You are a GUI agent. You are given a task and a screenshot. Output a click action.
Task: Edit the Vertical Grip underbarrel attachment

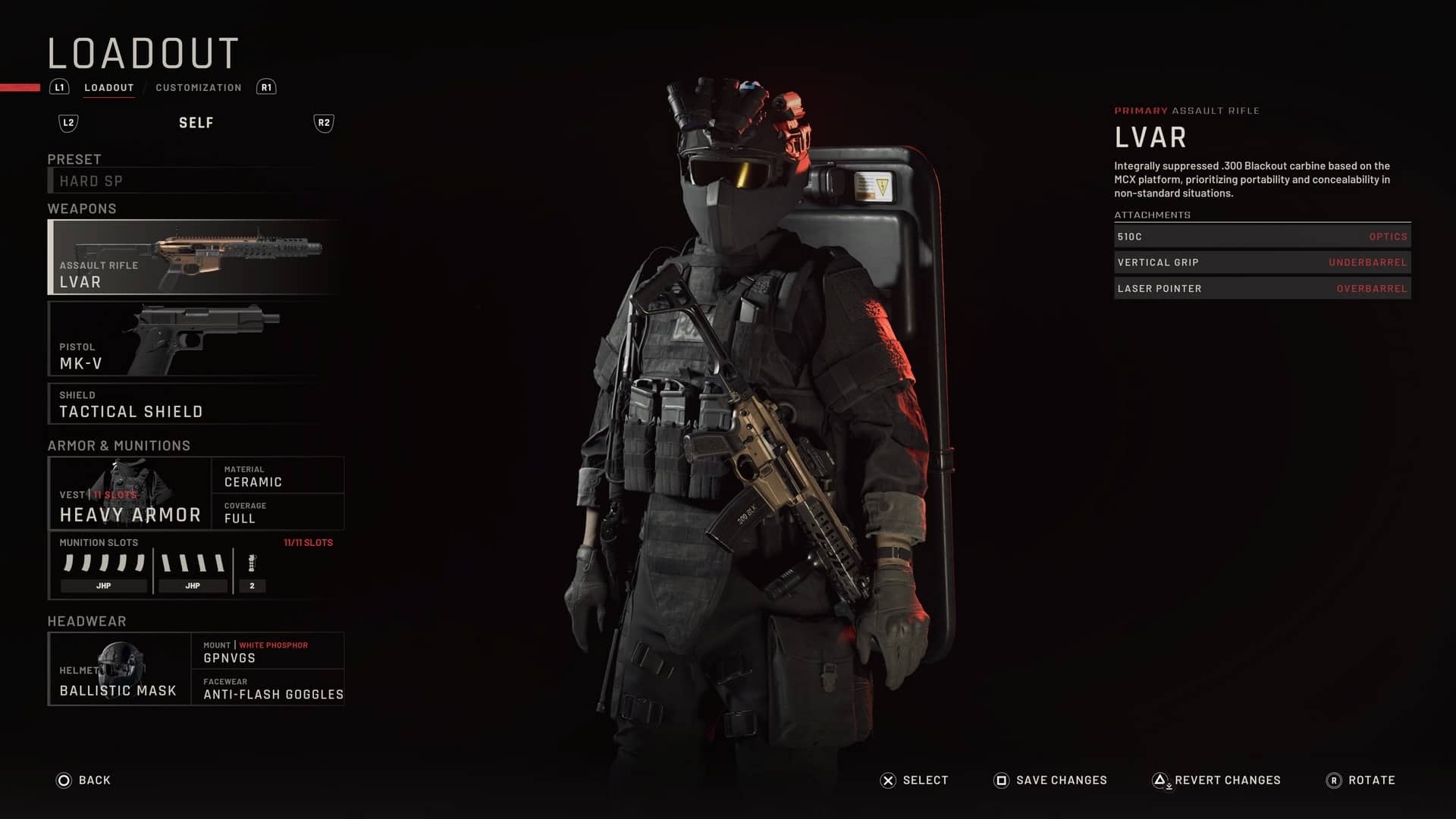point(1262,262)
